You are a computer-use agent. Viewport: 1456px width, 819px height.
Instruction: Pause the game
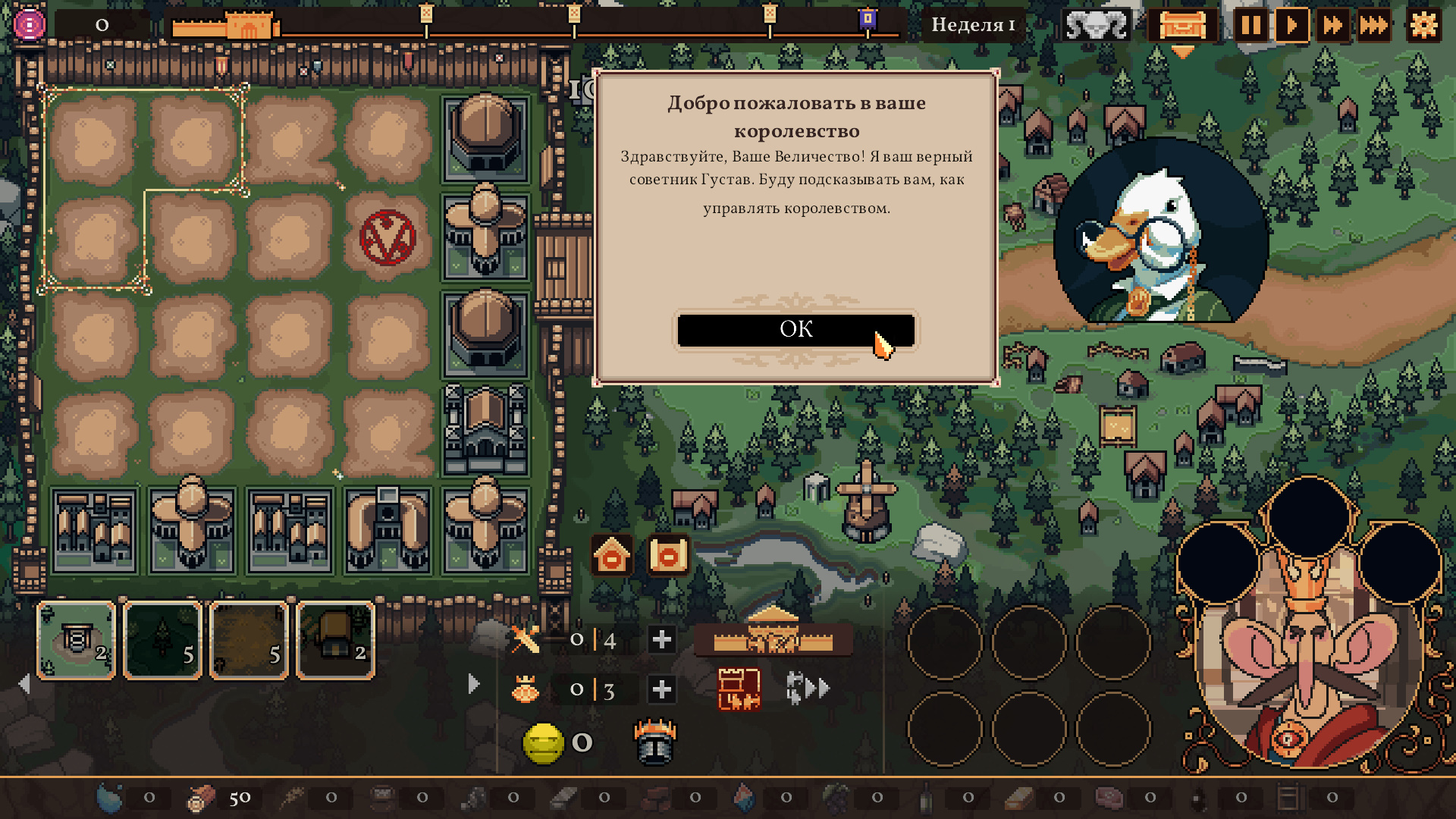pos(1250,26)
